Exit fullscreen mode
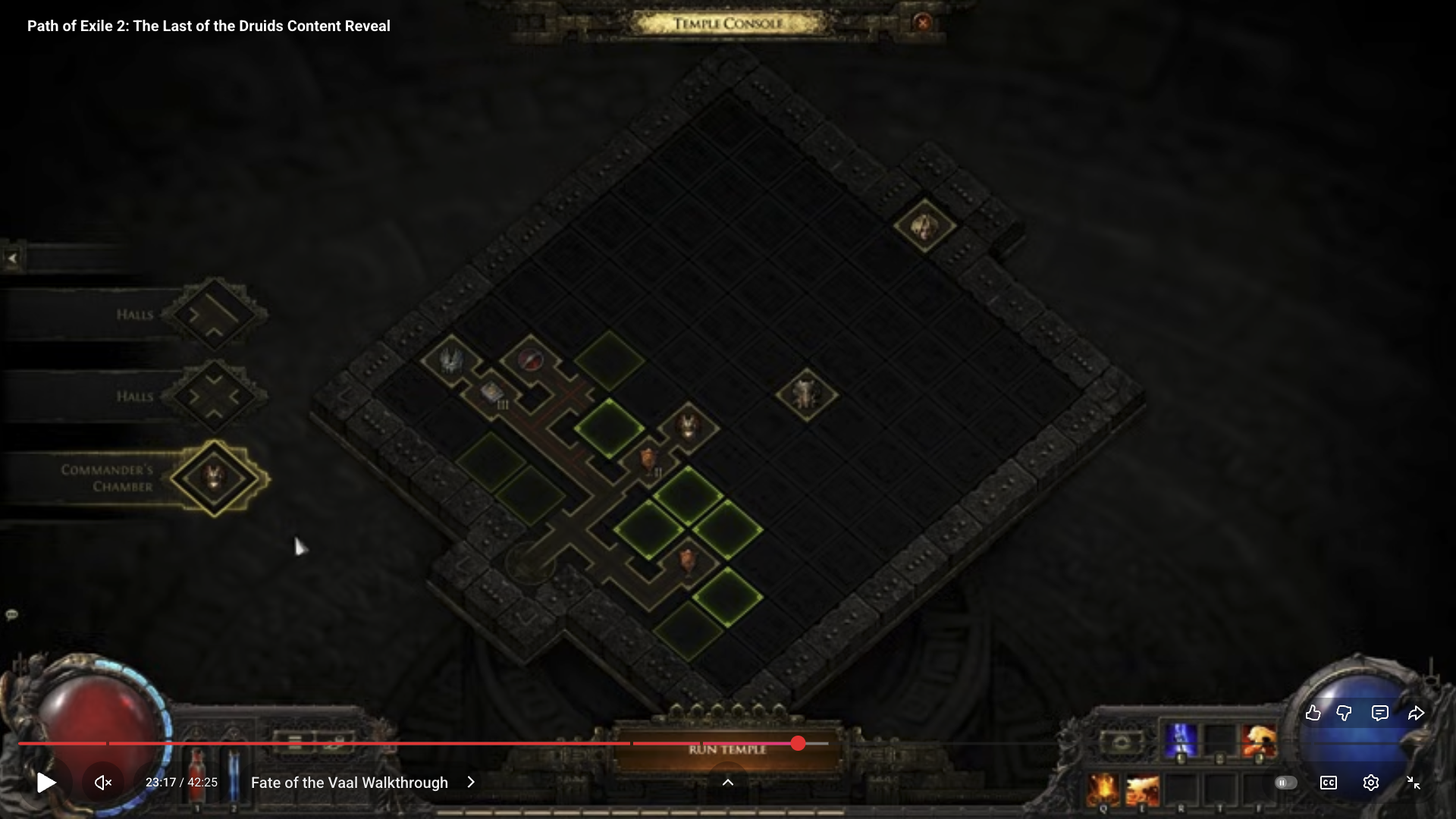This screenshot has height=819, width=1456. coord(1414,783)
